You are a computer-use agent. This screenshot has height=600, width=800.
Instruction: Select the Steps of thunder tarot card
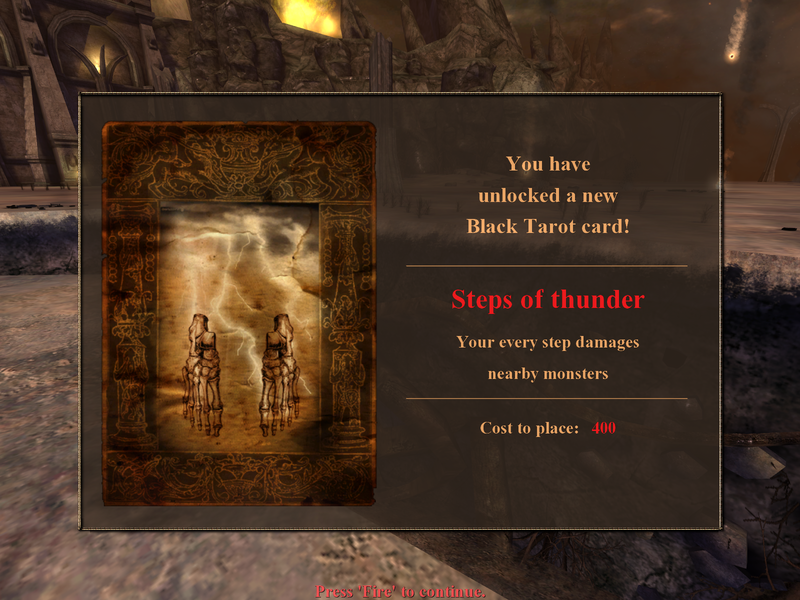coord(239,313)
